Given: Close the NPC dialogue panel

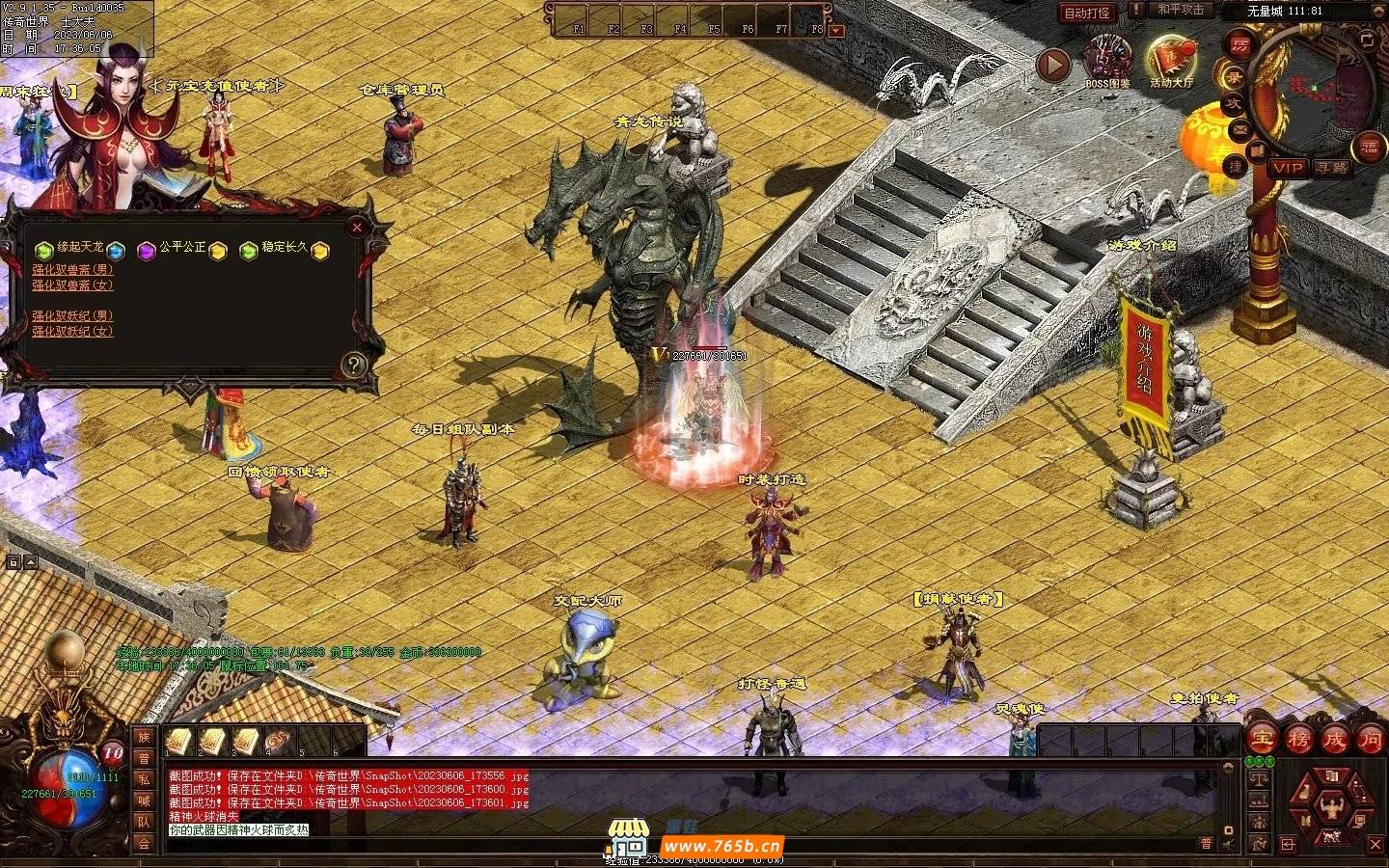Looking at the screenshot, I should (x=357, y=228).
